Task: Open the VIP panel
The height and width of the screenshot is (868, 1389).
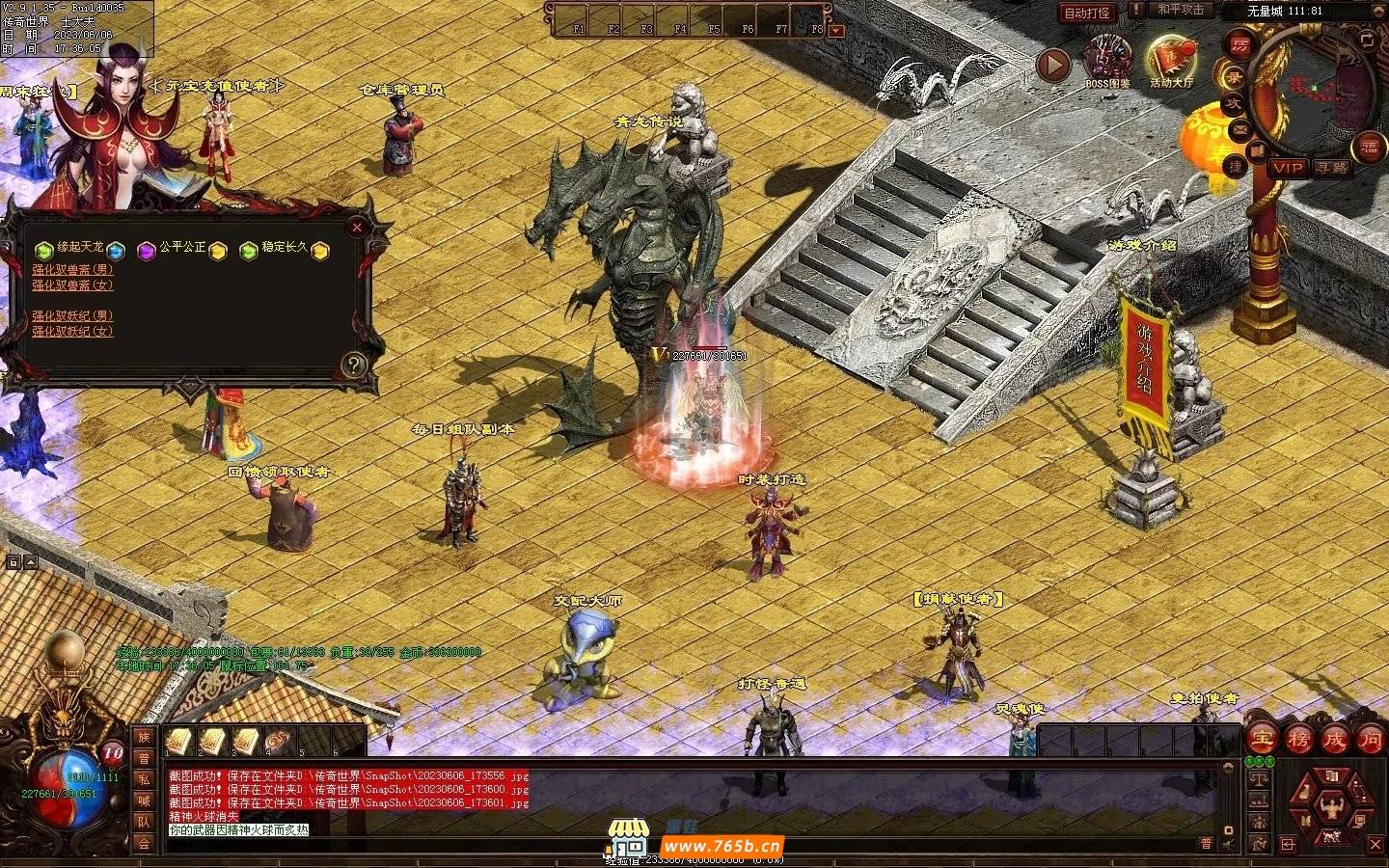Action: [x=1288, y=168]
